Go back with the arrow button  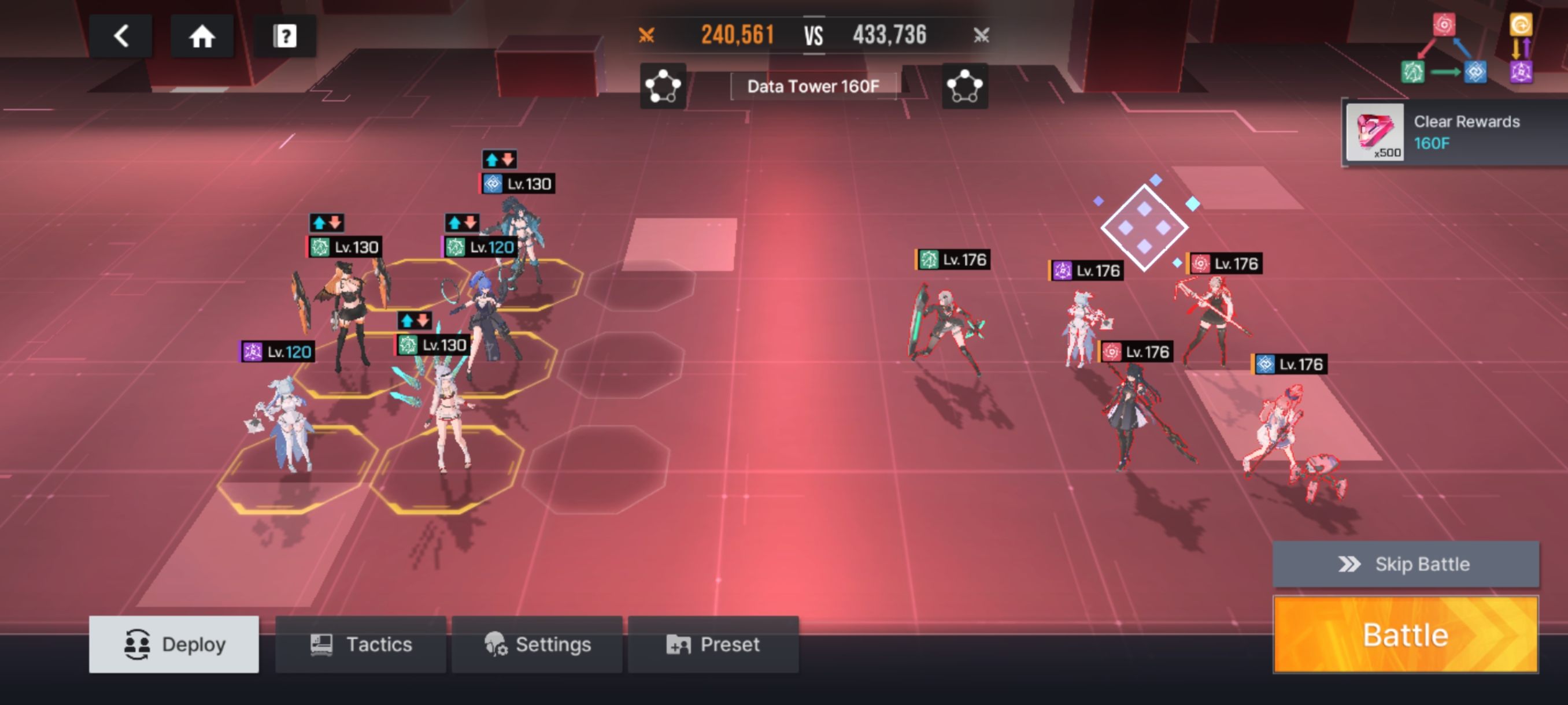pos(121,36)
